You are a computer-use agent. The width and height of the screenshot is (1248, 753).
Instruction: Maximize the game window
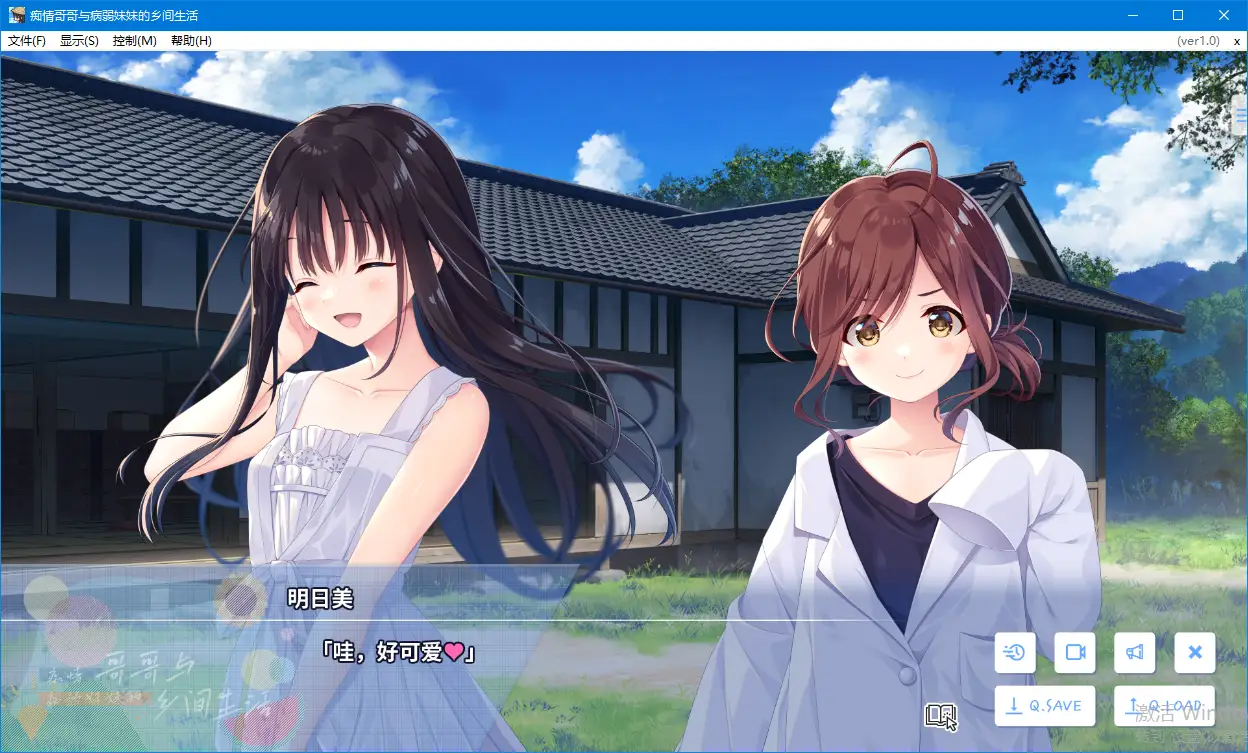pyautogui.click(x=1178, y=15)
